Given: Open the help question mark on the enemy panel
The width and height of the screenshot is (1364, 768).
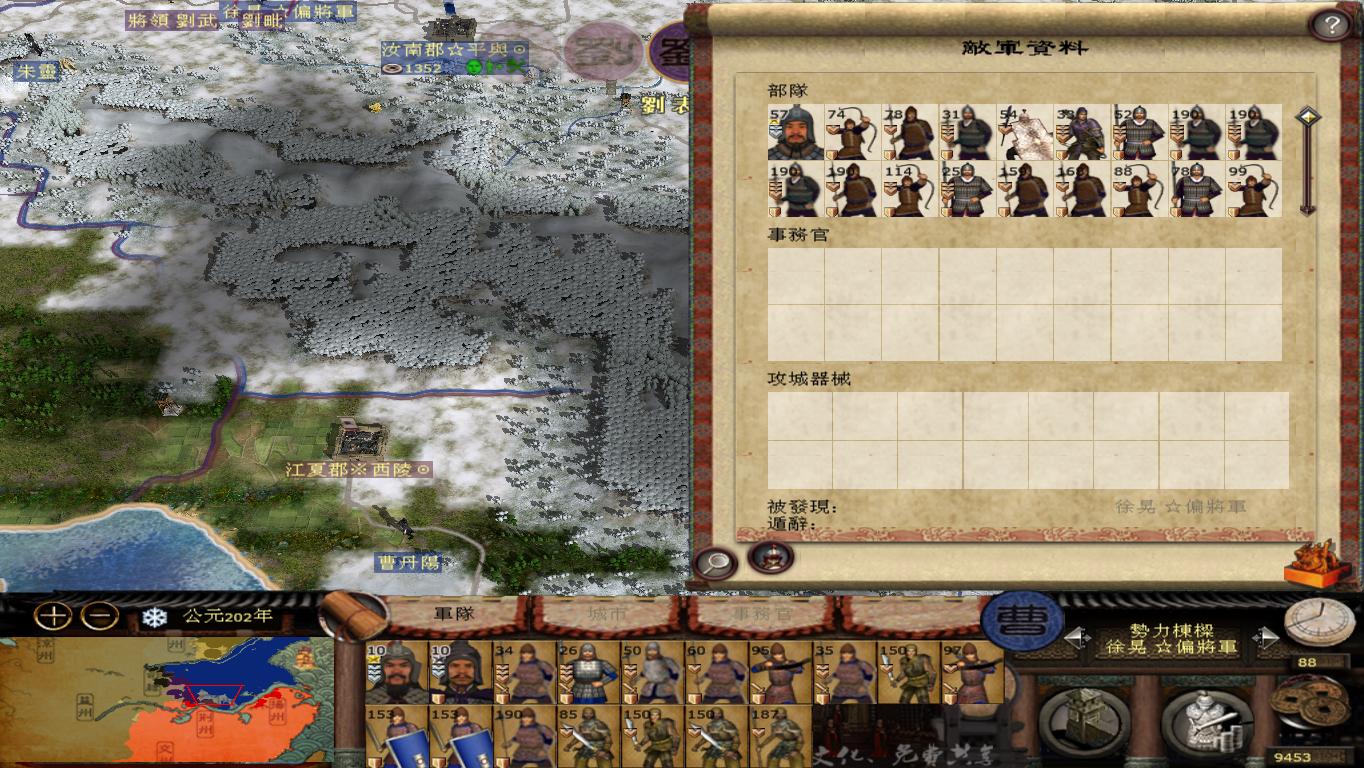Looking at the screenshot, I should tap(1331, 25).
